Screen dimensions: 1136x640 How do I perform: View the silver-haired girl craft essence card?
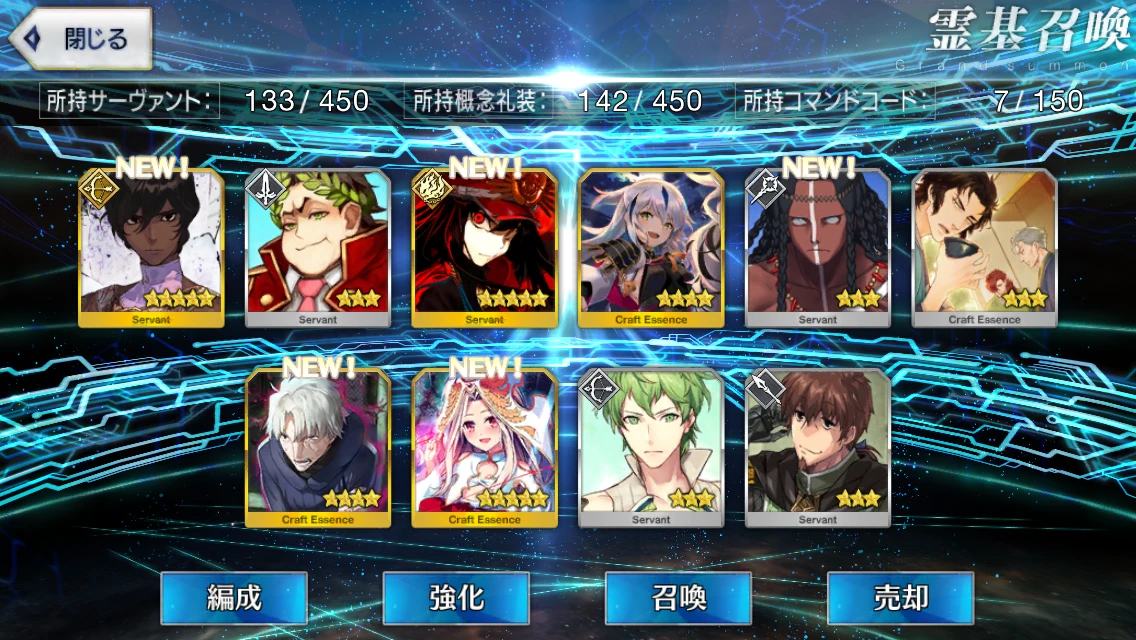point(651,248)
